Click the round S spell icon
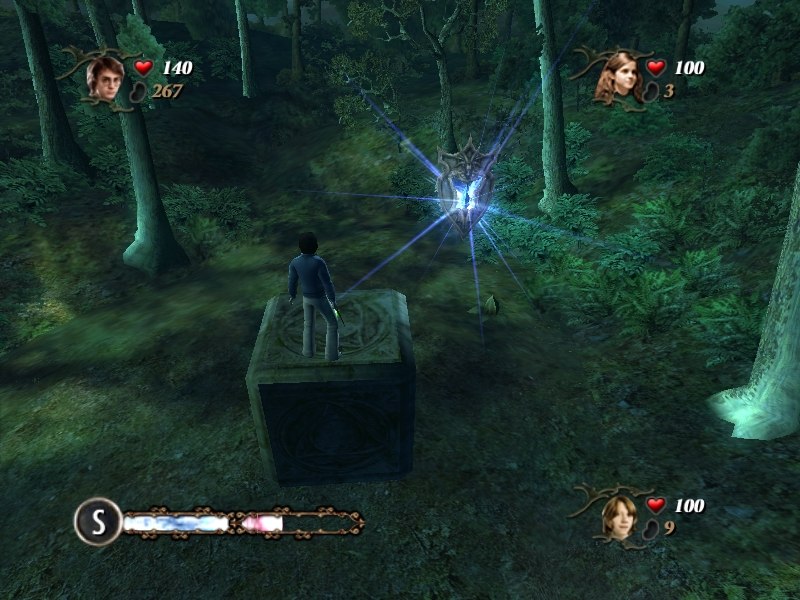 [x=97, y=520]
